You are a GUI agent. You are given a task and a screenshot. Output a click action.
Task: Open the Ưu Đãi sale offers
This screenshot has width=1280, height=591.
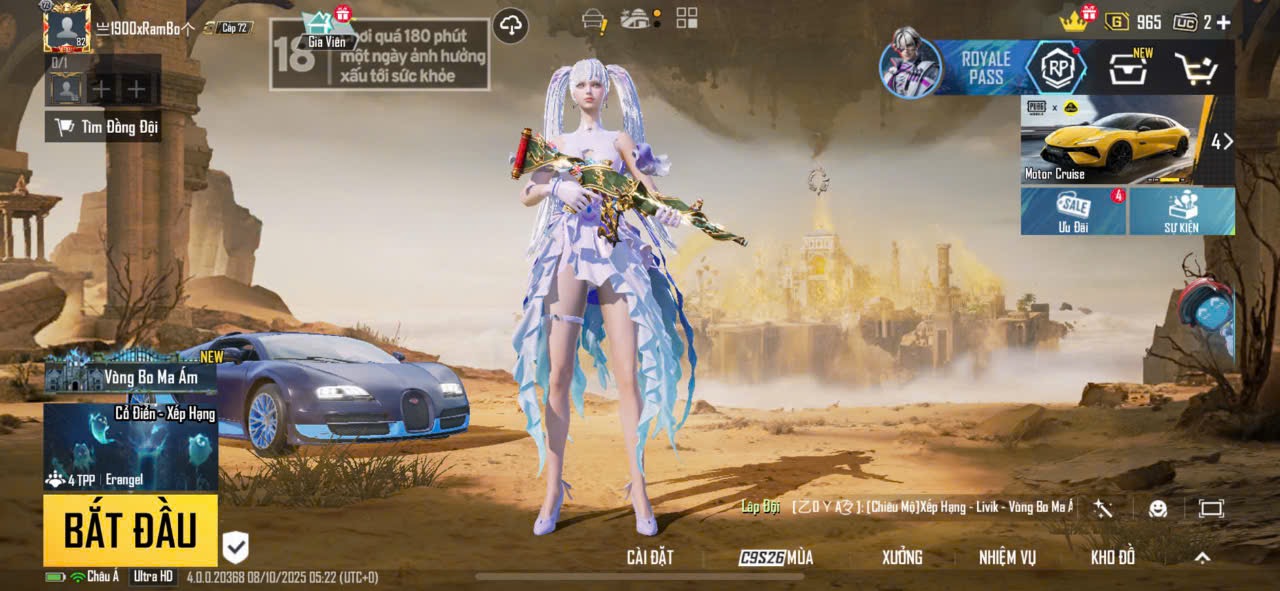click(1073, 211)
